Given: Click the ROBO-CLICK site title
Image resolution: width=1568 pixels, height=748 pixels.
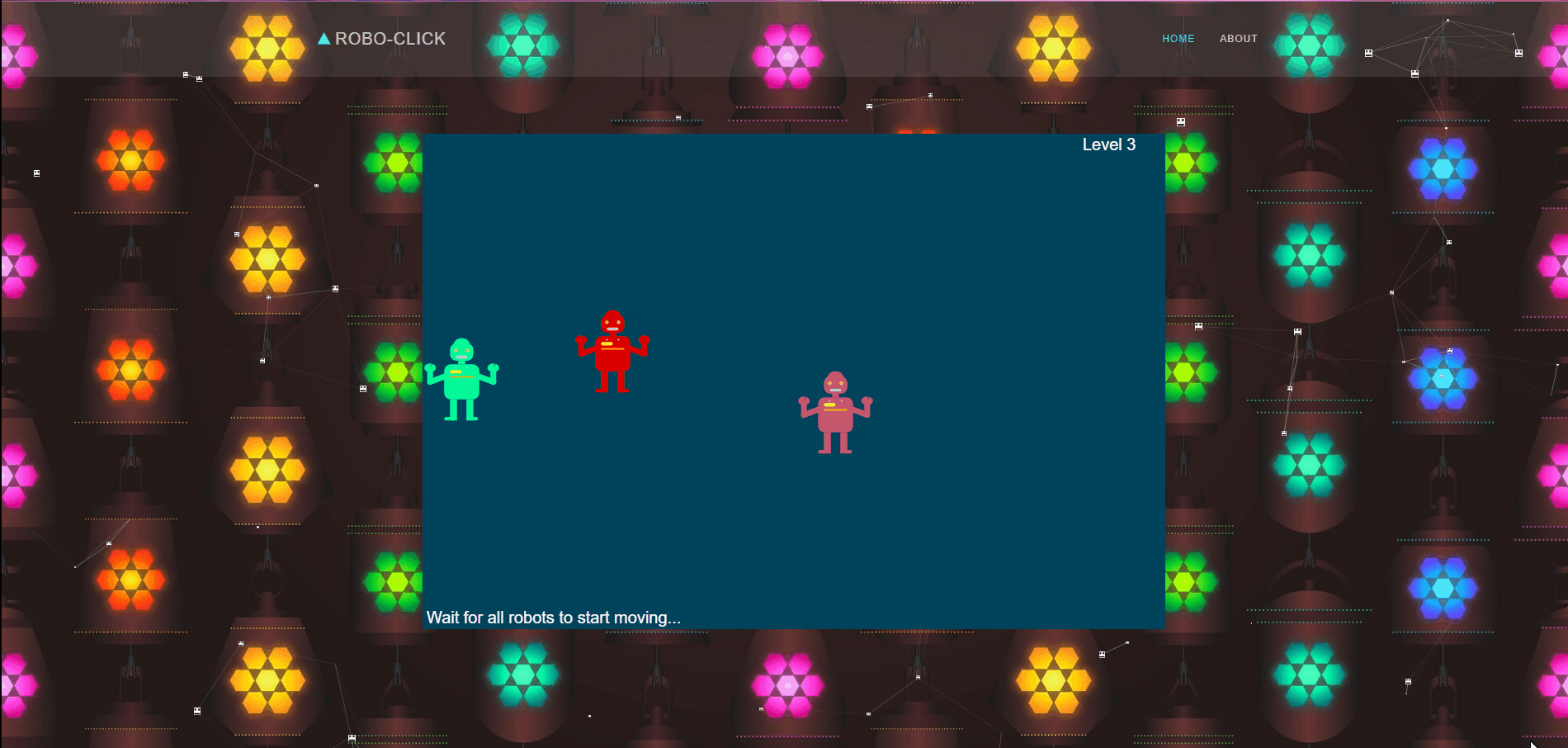Looking at the screenshot, I should [x=391, y=38].
